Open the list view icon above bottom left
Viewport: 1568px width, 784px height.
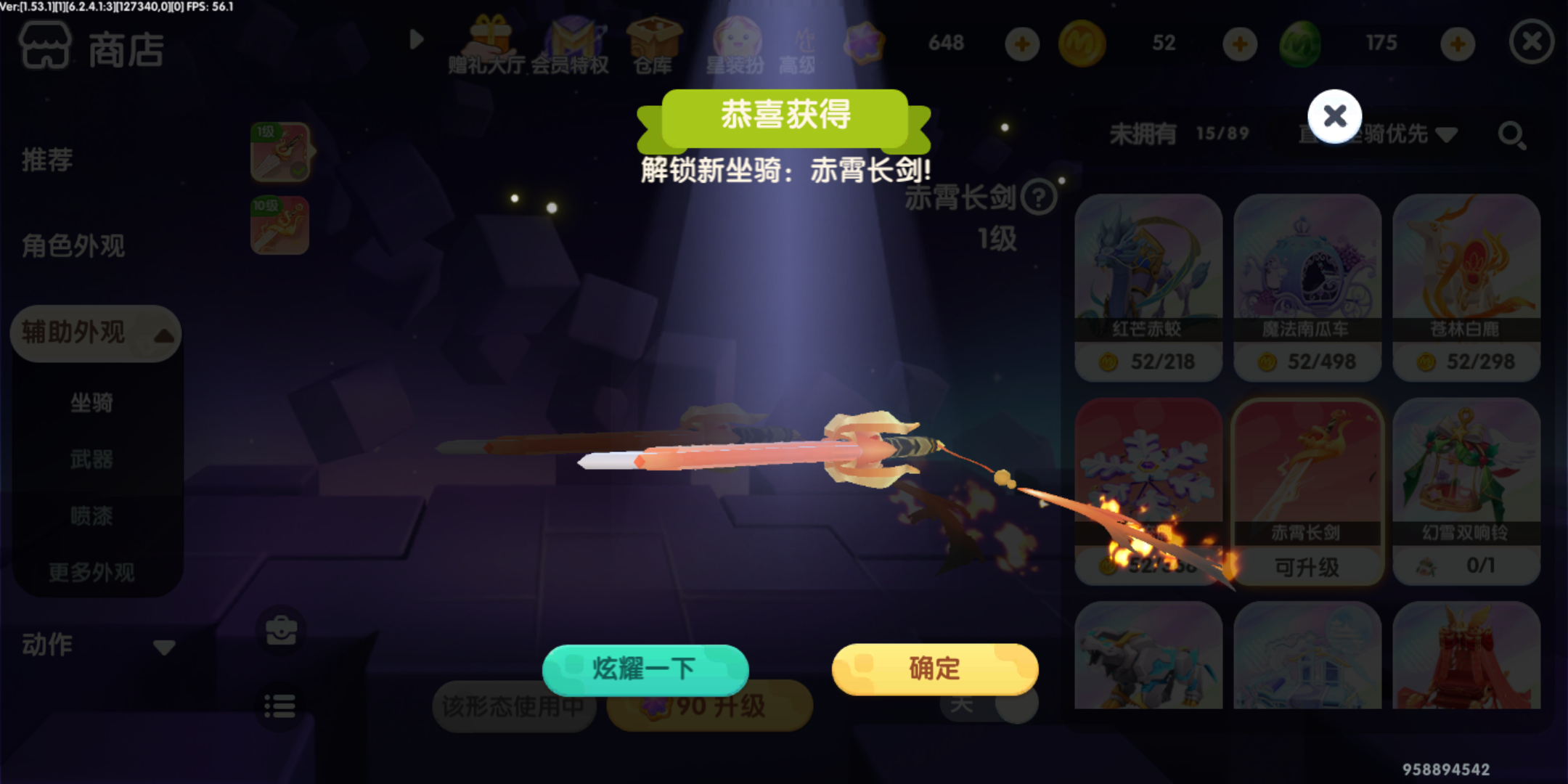tap(280, 706)
